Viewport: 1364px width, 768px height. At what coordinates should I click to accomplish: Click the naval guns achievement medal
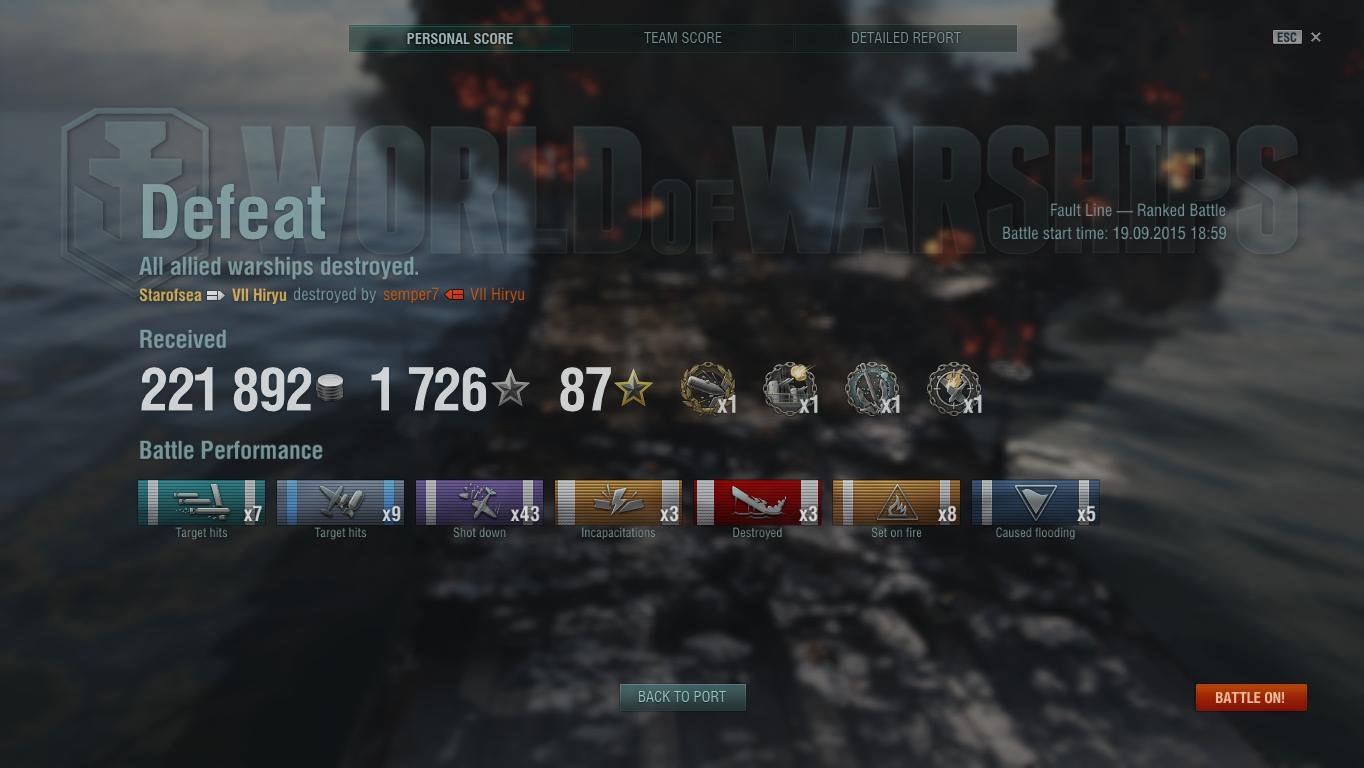pyautogui.click(x=790, y=388)
